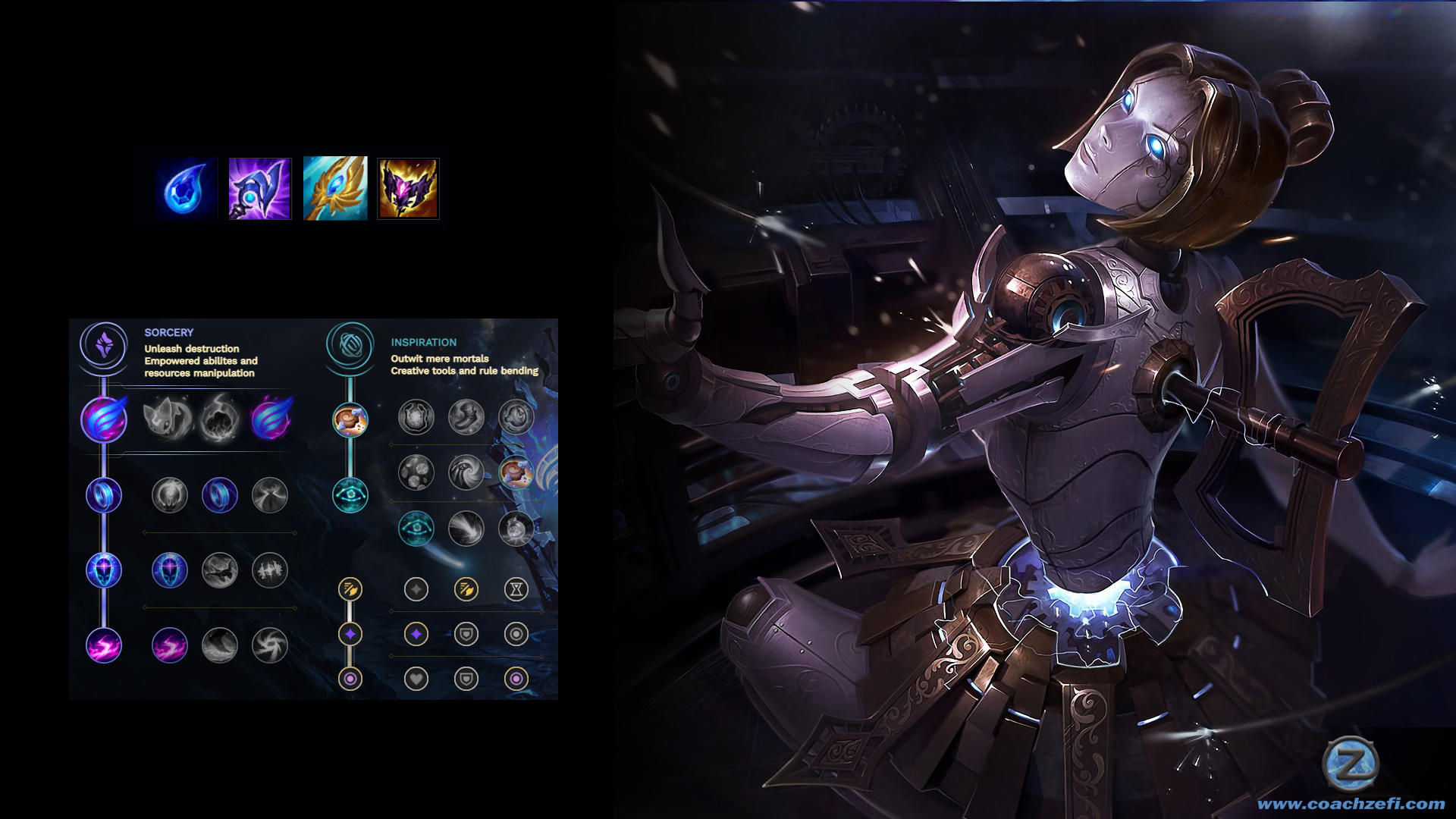Screen dimensions: 1456x819
Task: Choose the Nimbus Cloak rune
Action: tap(269, 495)
